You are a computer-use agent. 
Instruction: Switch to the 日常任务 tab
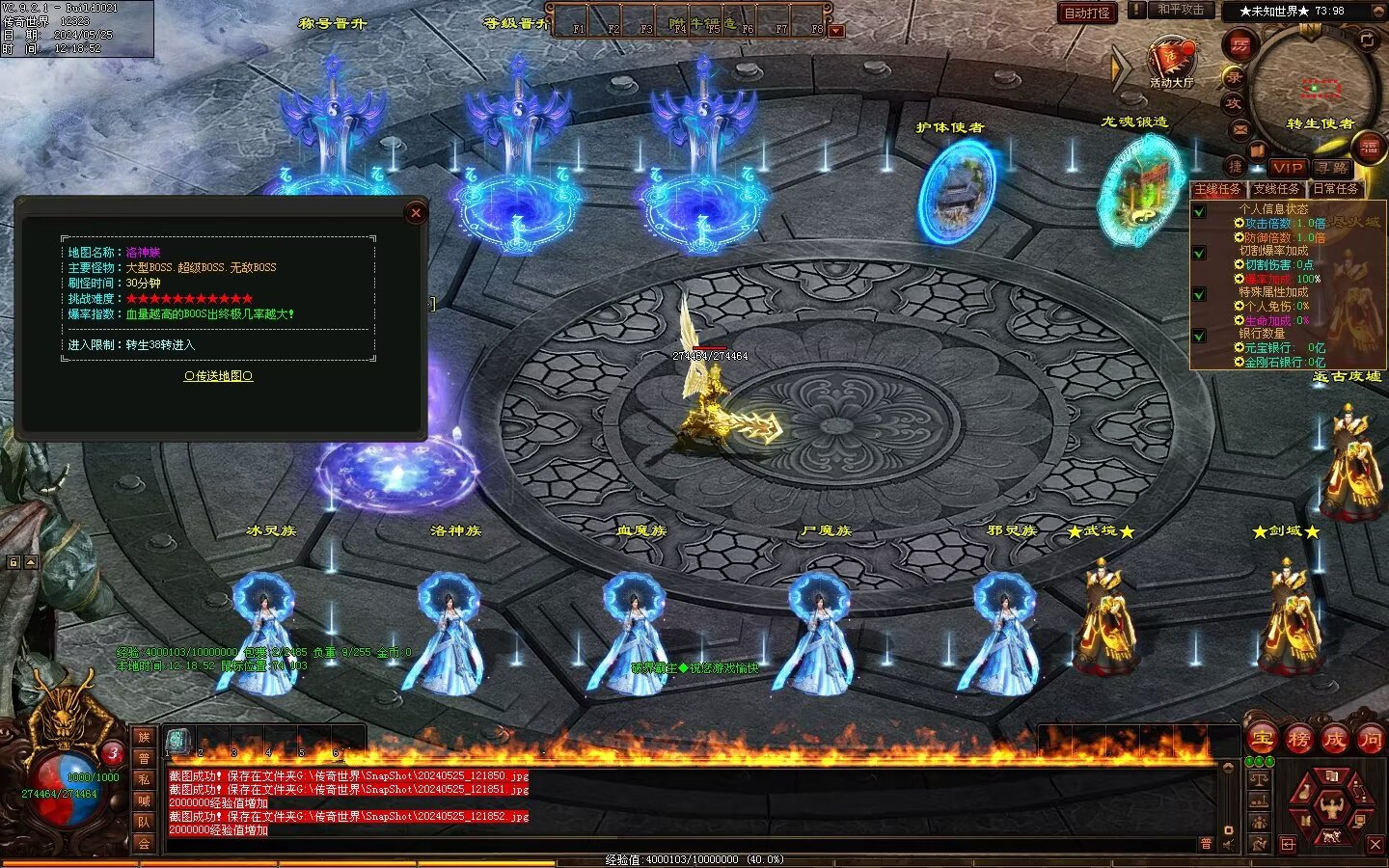1336,189
